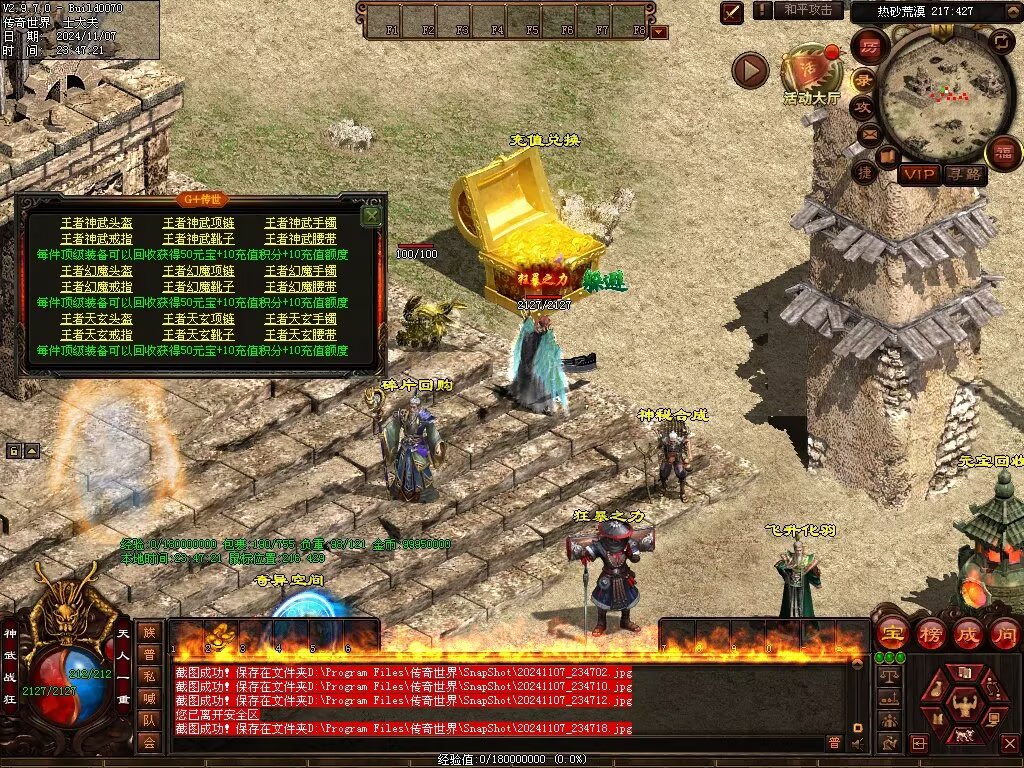The height and width of the screenshot is (768, 1024).
Task: Toggle the 和平攻击 attack mode
Action: tap(808, 10)
